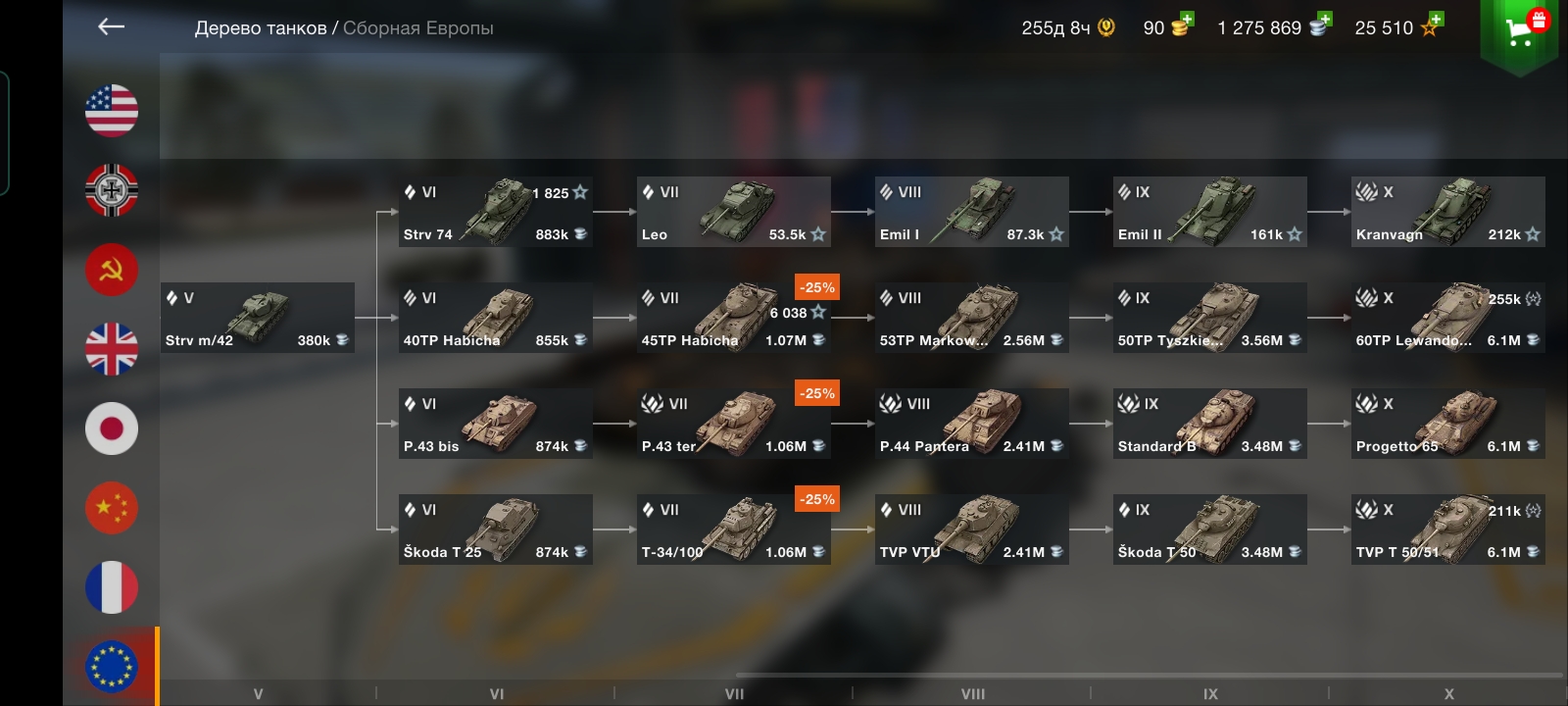Go back with the arrow button

(x=112, y=27)
